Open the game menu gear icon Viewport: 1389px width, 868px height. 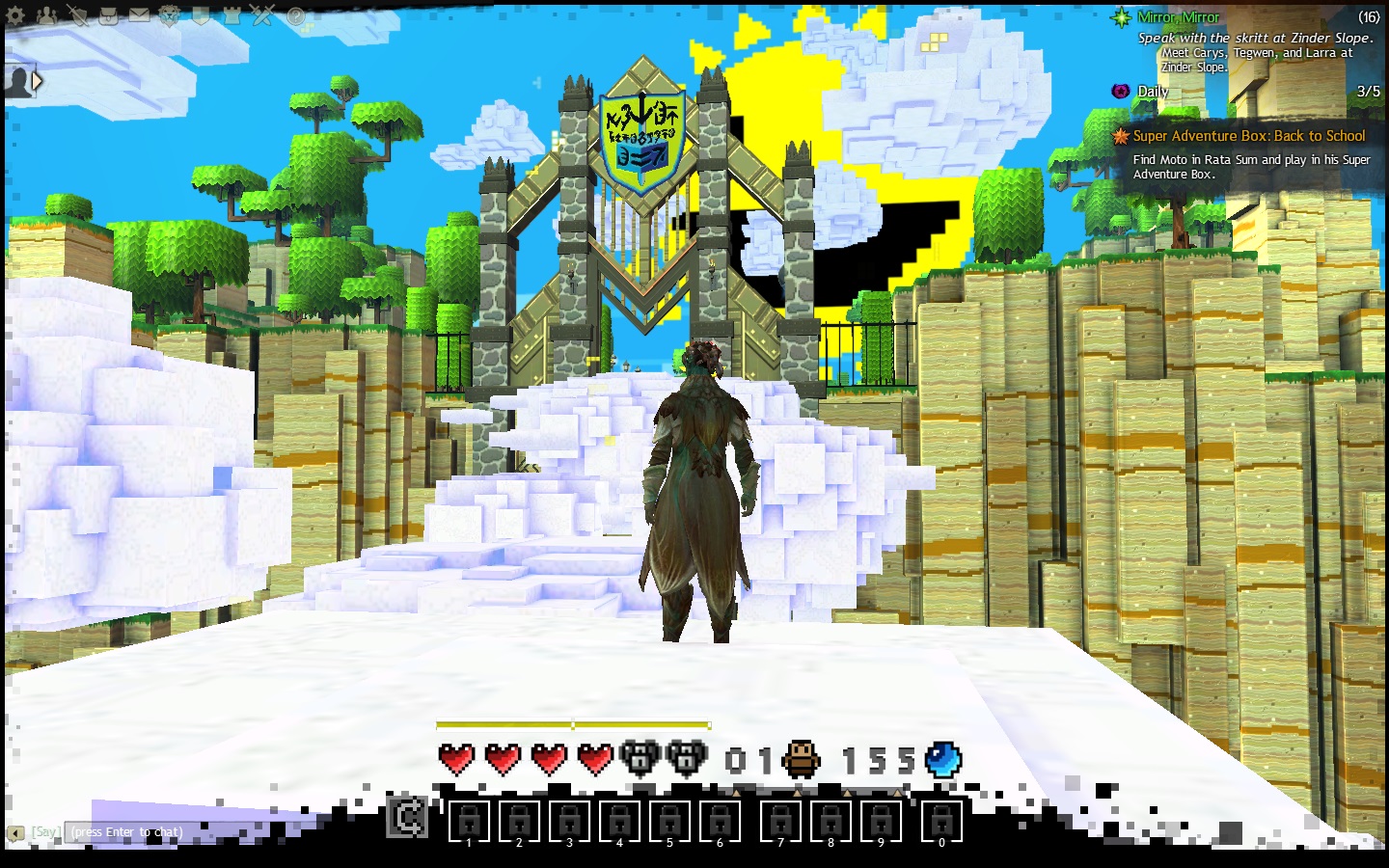[x=16, y=15]
